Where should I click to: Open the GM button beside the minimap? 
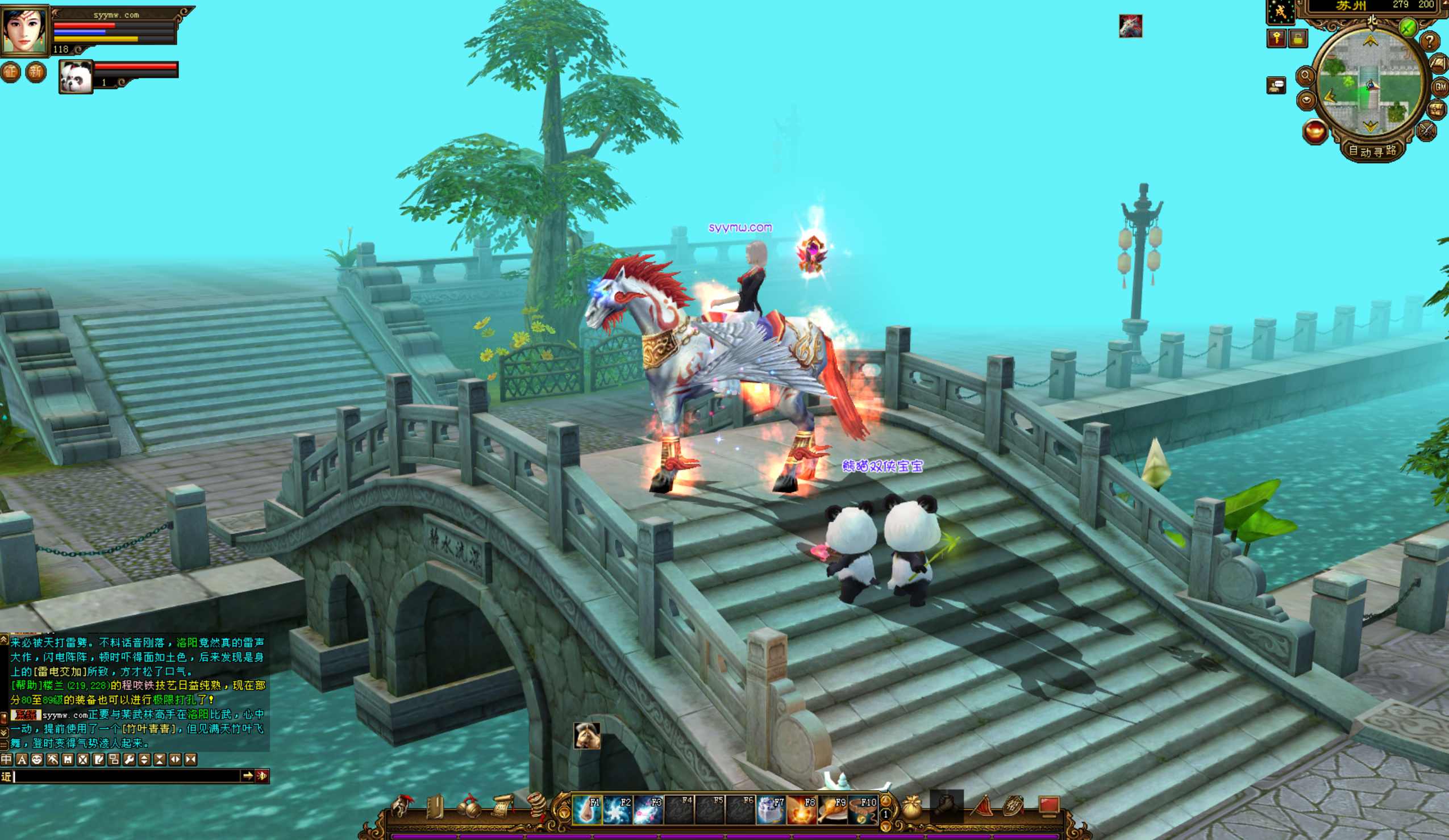click(x=1440, y=87)
